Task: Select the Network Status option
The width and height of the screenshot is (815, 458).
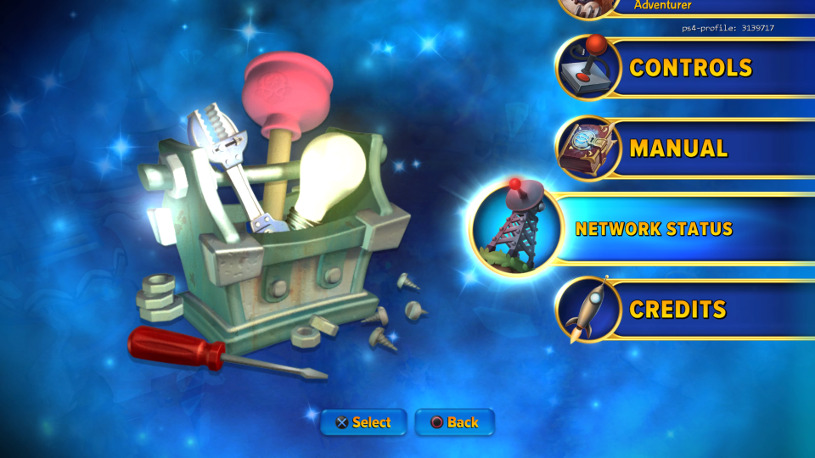Action: (x=654, y=229)
